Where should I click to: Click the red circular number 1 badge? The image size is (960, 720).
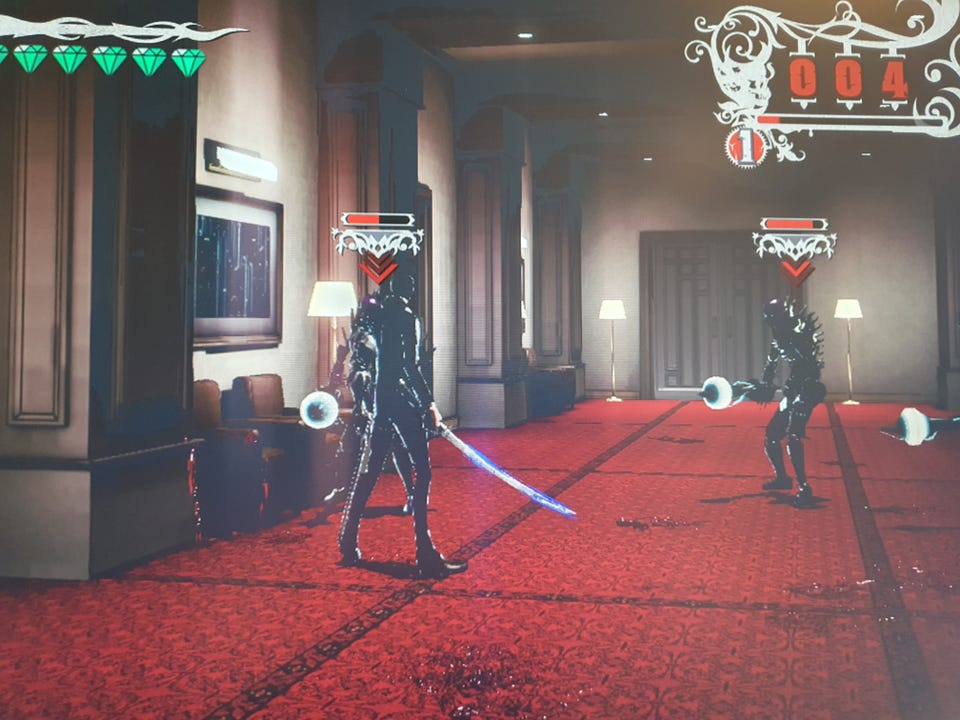(x=745, y=147)
